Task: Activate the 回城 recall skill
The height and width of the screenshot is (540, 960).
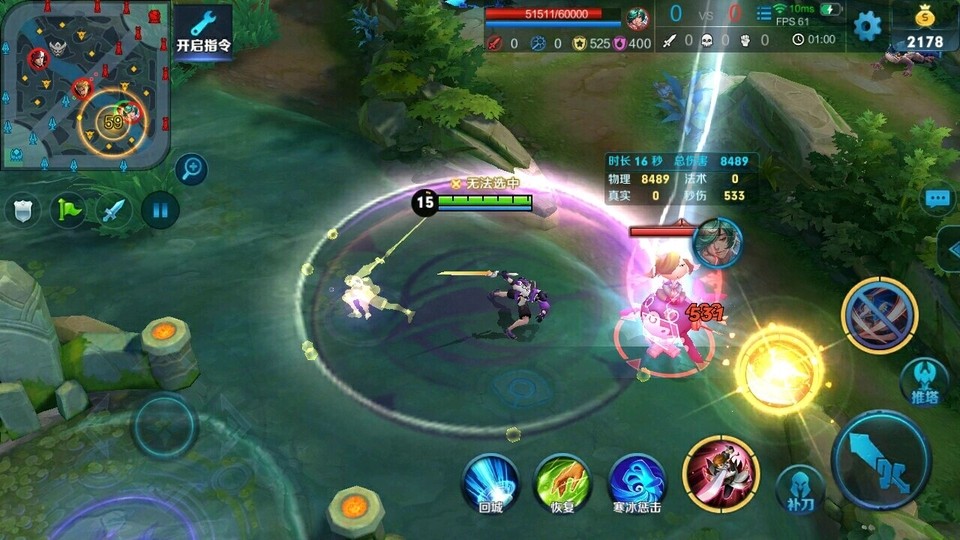Action: click(490, 481)
